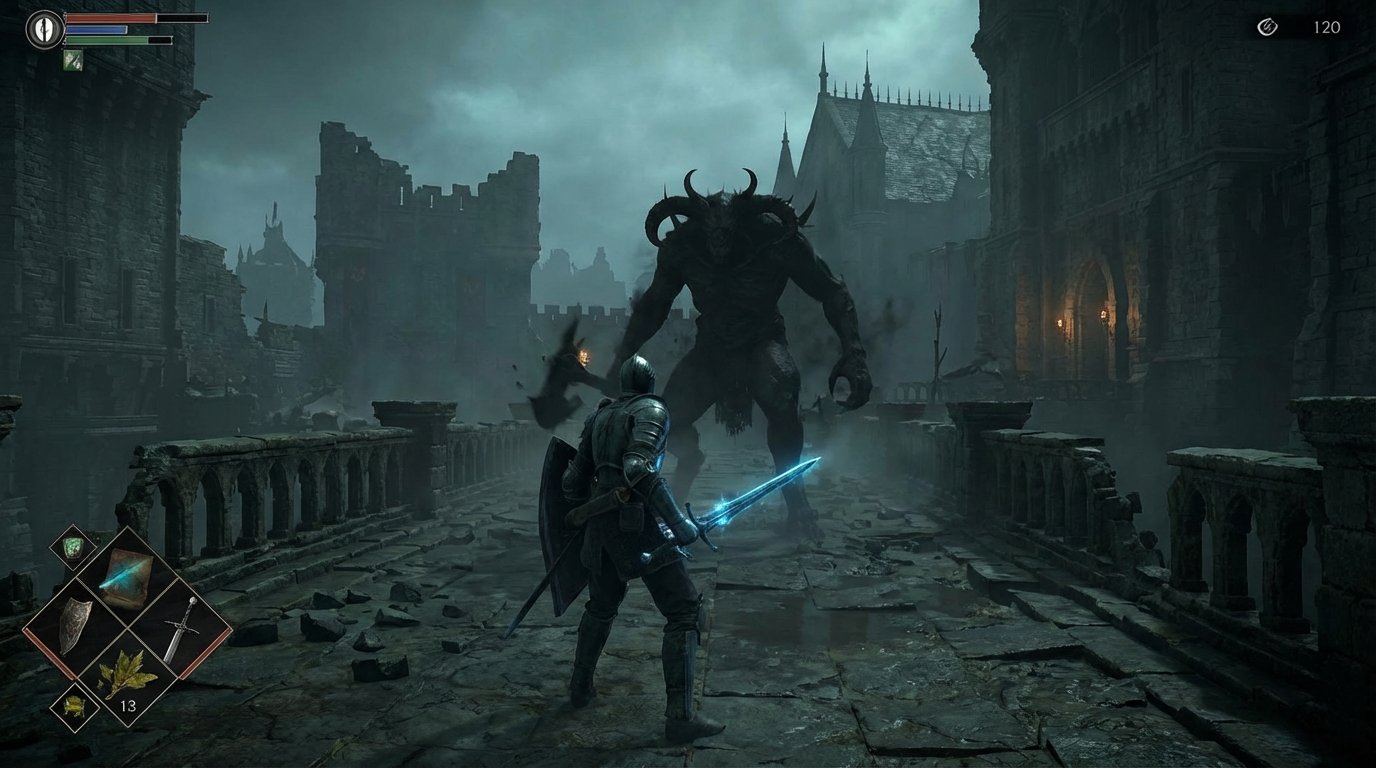Select the Half Moon Grass consumable slot
This screenshot has width=1376, height=768.
127,672
